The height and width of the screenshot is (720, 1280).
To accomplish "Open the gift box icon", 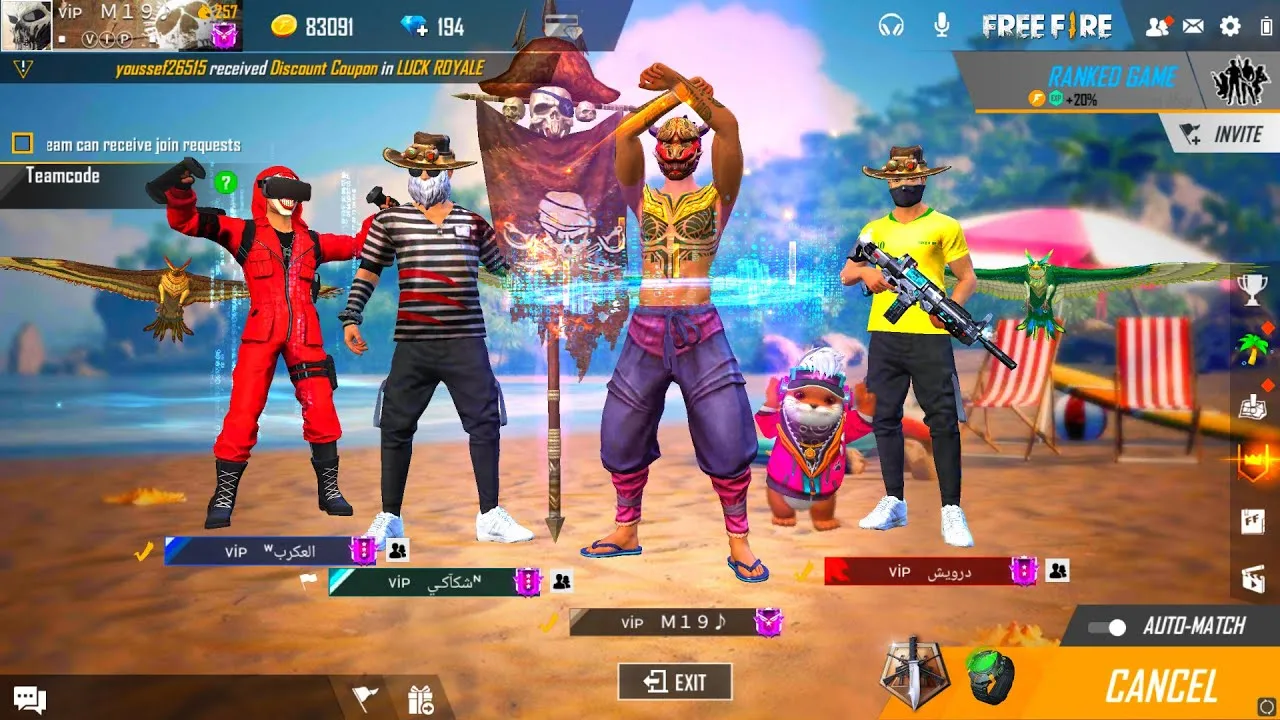I will [x=420, y=699].
